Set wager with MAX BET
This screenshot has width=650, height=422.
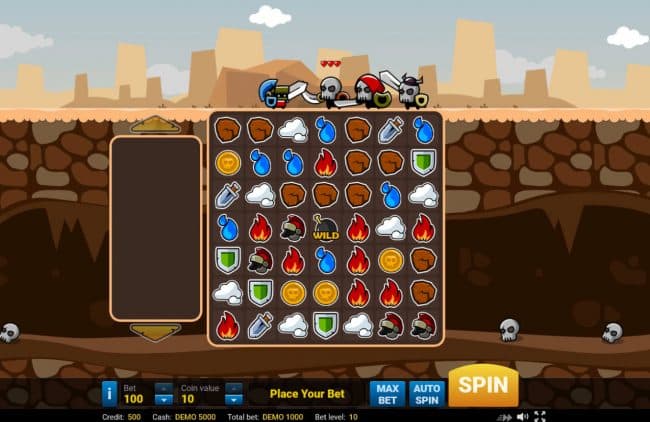point(387,394)
